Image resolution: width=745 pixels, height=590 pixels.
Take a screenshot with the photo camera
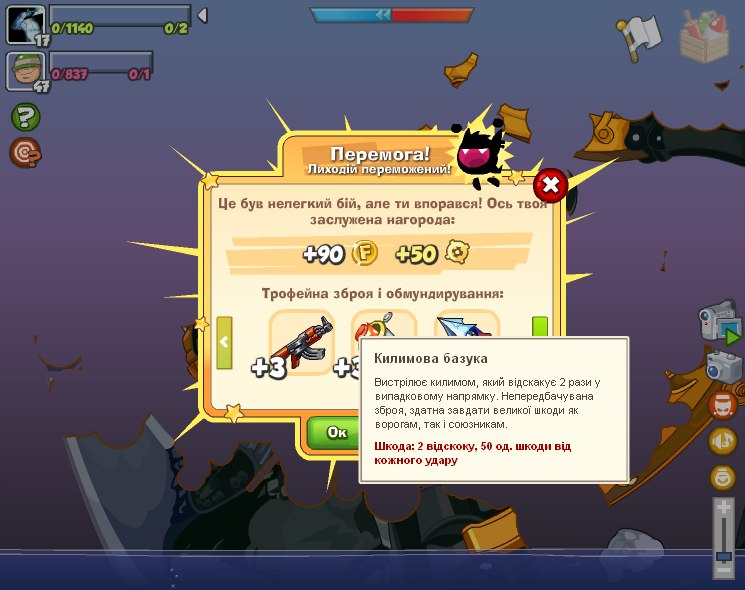point(723,365)
